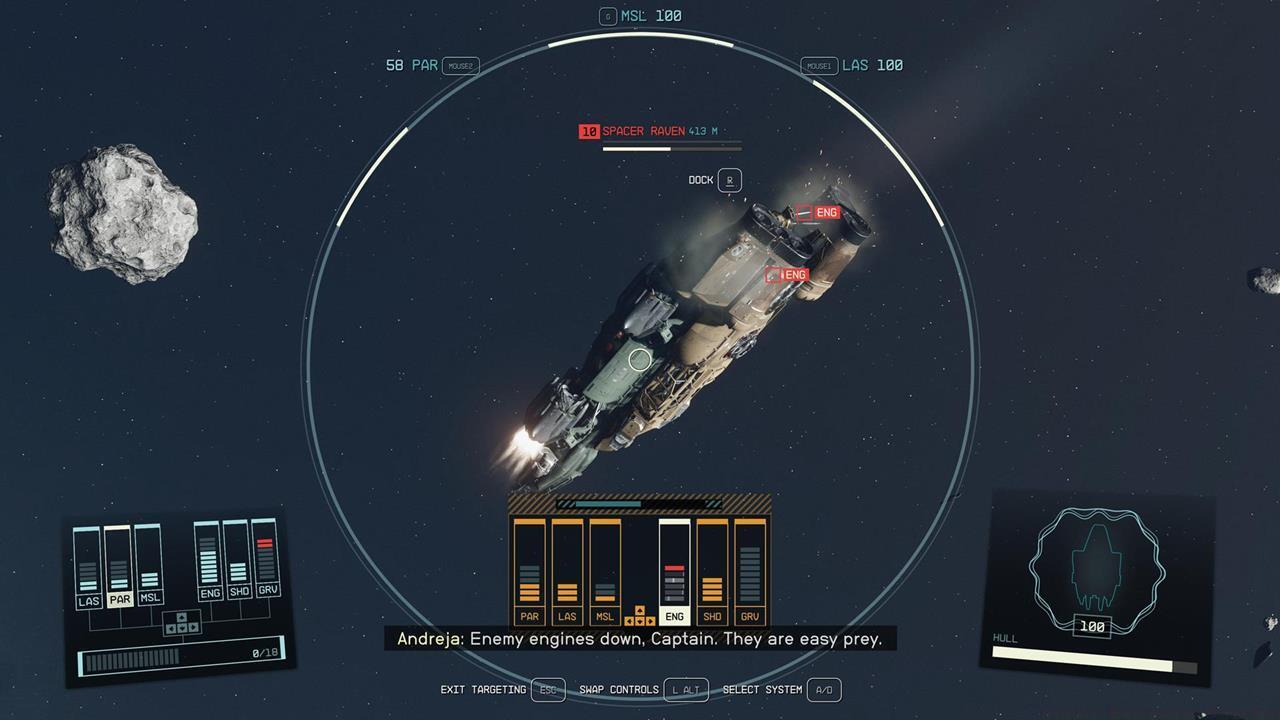1280x720 pixels.
Task: Select ENG in the blue ship power panel
Action: pyautogui.click(x=210, y=593)
